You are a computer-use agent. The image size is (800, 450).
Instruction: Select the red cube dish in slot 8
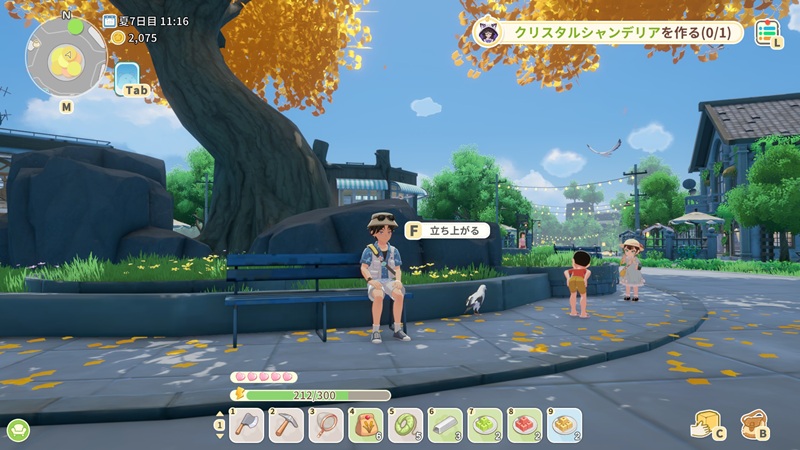pyautogui.click(x=525, y=425)
